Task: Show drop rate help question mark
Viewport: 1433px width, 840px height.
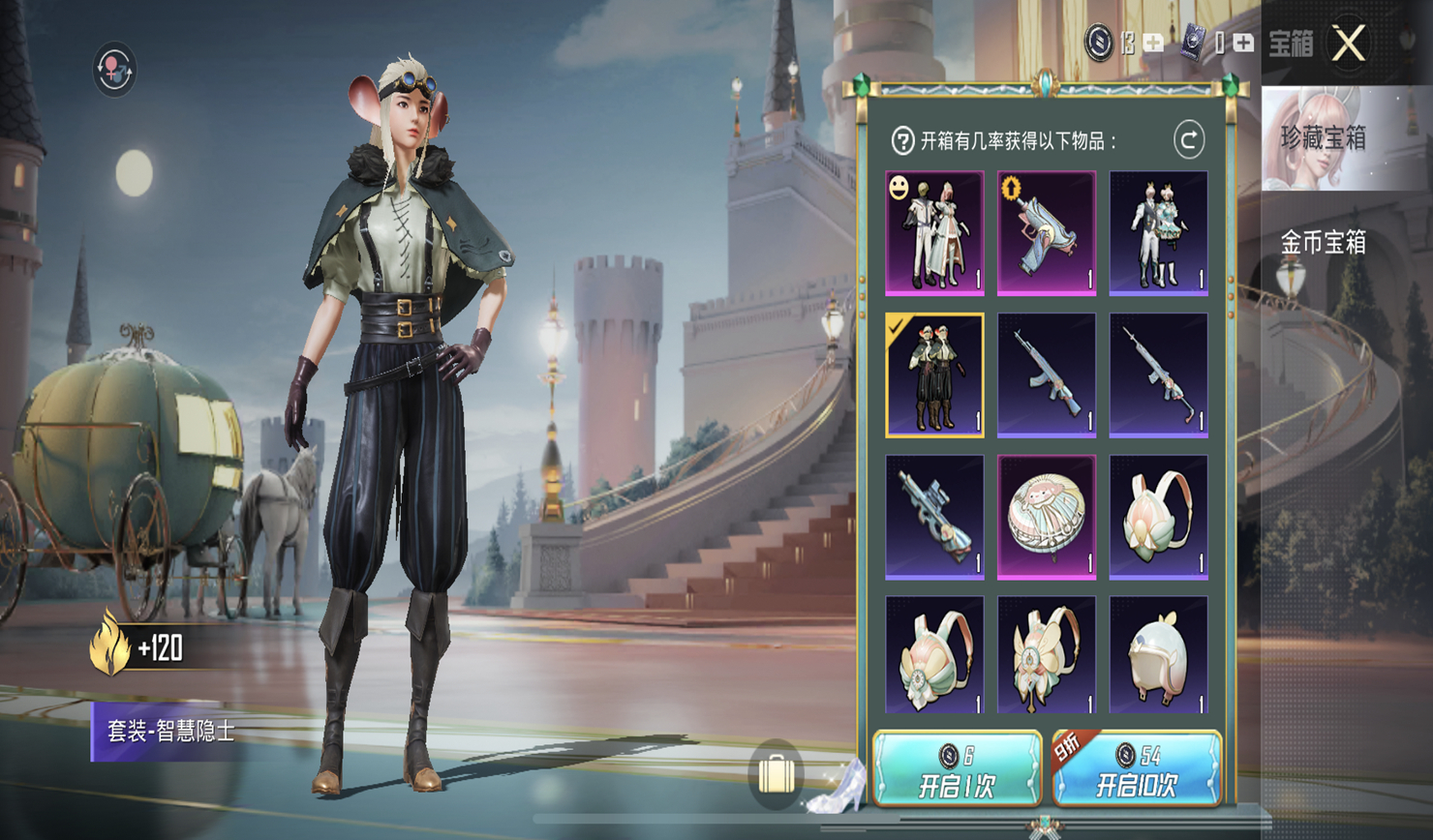Action: click(x=902, y=141)
